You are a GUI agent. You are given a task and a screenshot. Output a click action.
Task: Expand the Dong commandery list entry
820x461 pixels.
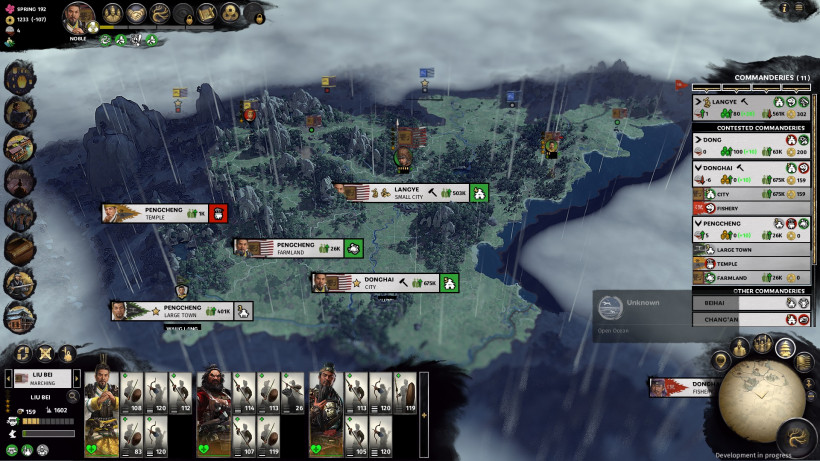point(698,140)
